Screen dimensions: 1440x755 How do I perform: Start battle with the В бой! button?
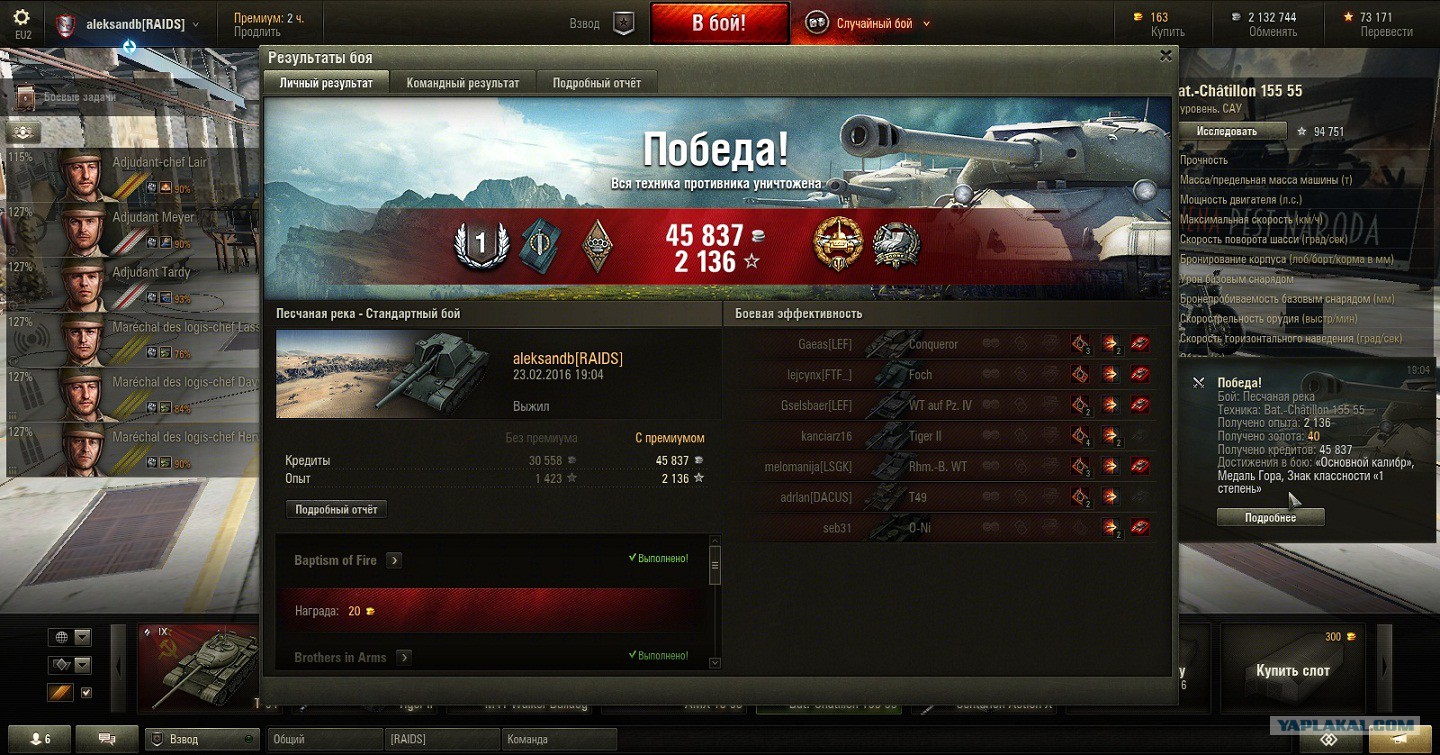pyautogui.click(x=719, y=23)
